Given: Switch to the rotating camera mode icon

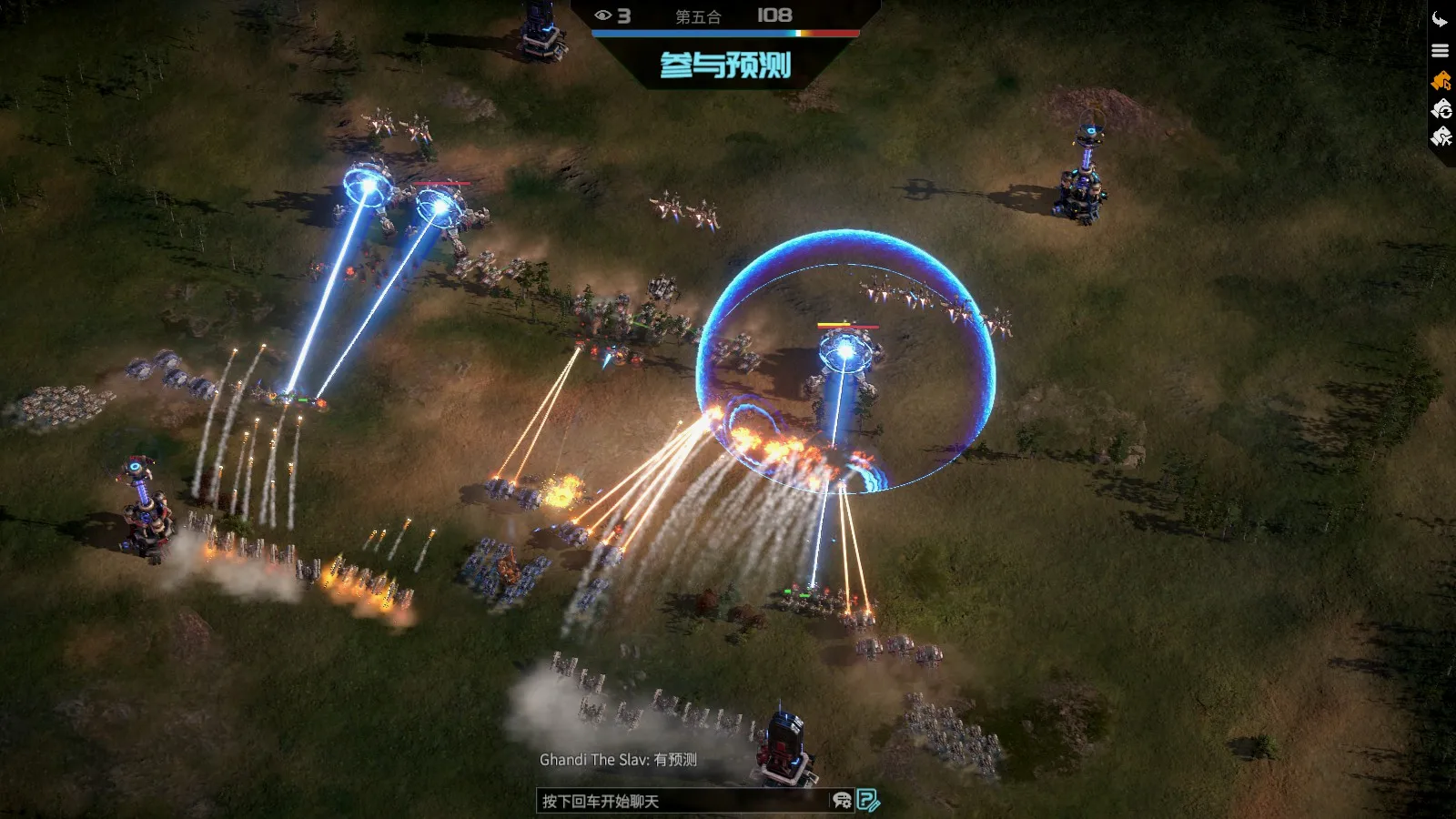Looking at the screenshot, I should point(1441,109).
